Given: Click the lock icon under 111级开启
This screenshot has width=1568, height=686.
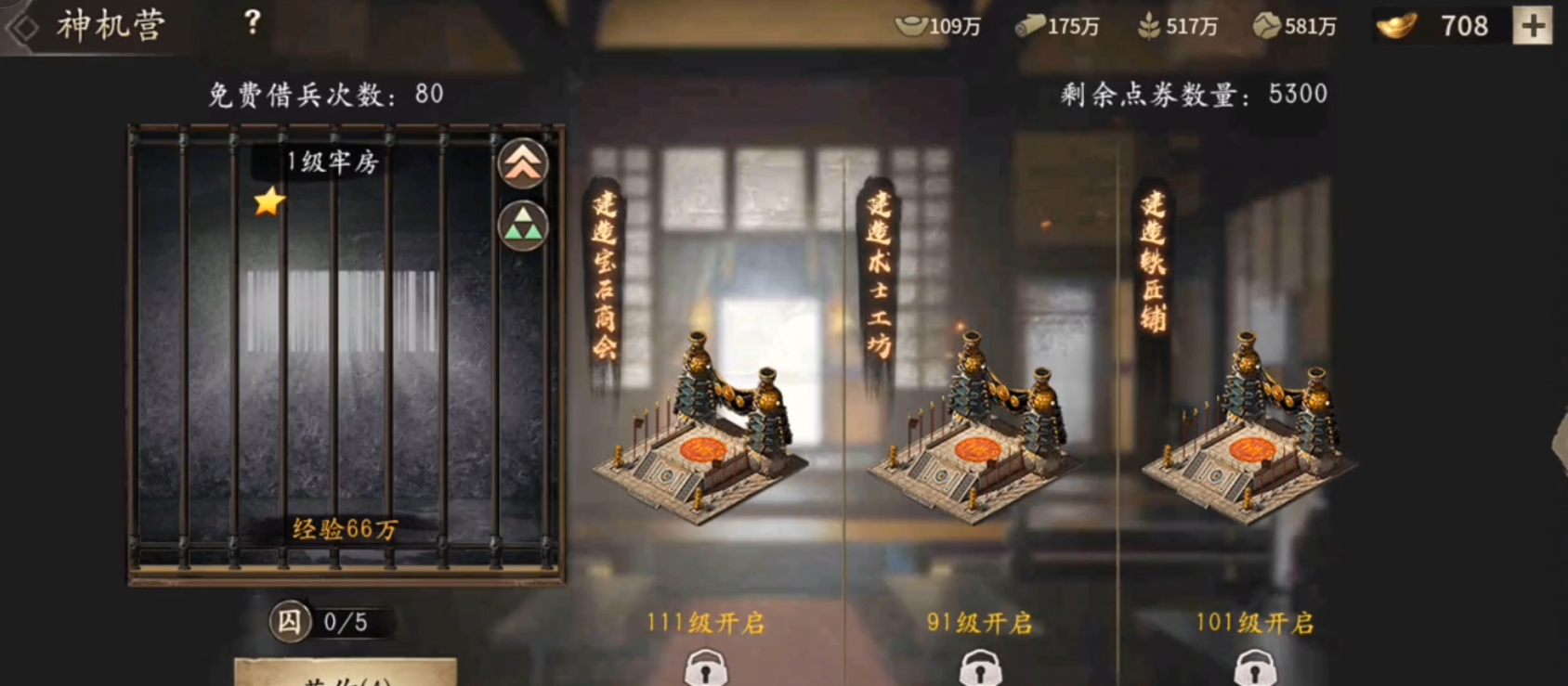Looking at the screenshot, I should coord(708,670).
